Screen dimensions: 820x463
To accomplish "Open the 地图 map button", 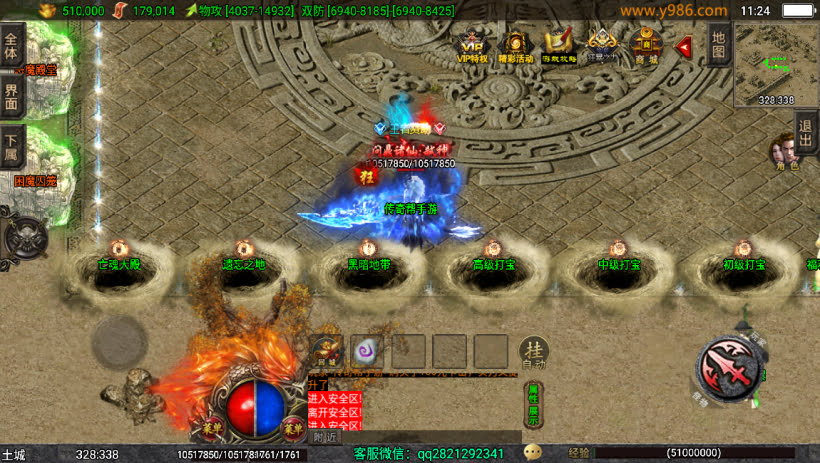I will (717, 45).
